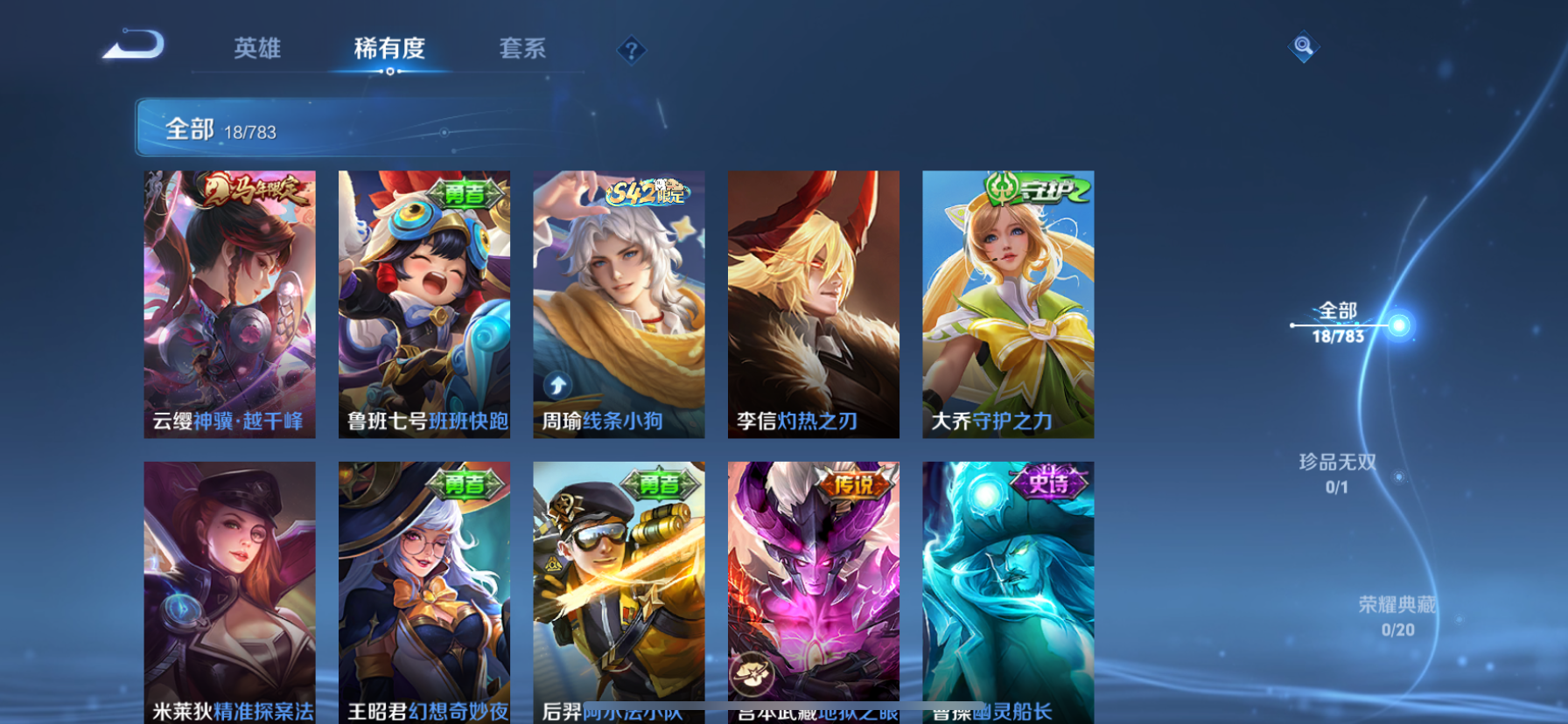Switch to the 英雄 tab
The height and width of the screenshot is (724, 1568).
coord(256,50)
